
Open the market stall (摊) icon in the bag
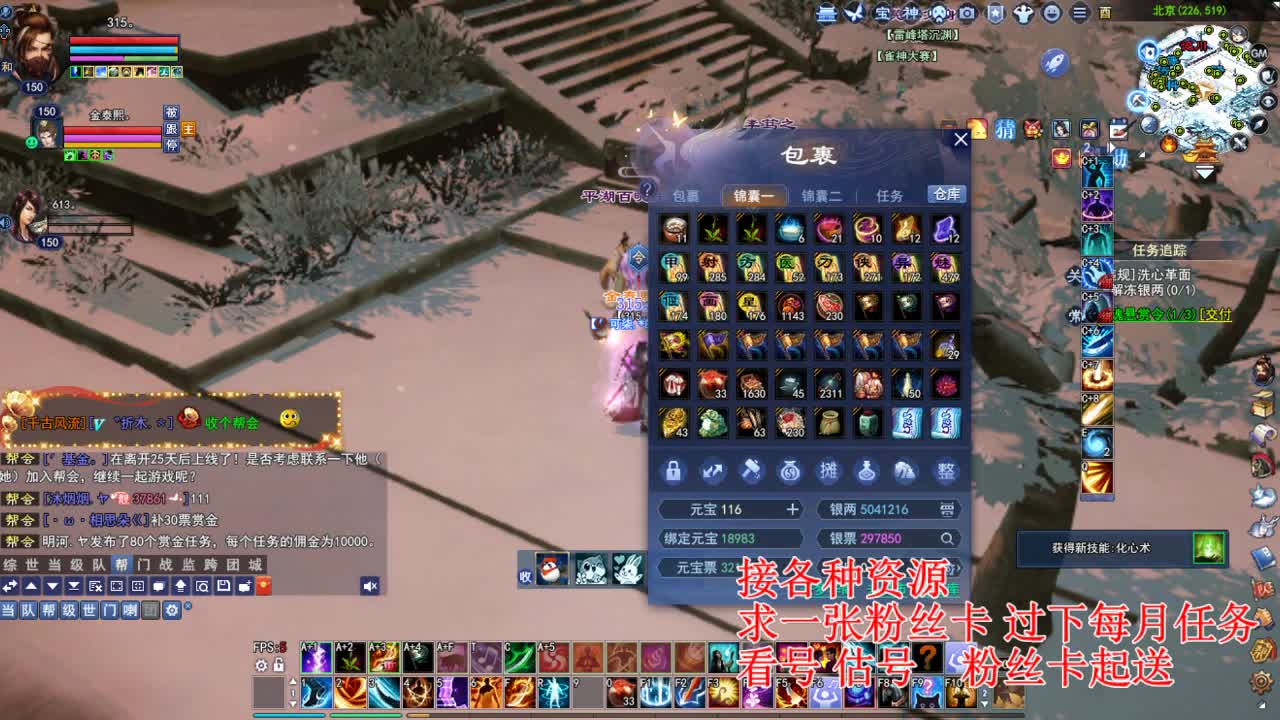tap(830, 470)
